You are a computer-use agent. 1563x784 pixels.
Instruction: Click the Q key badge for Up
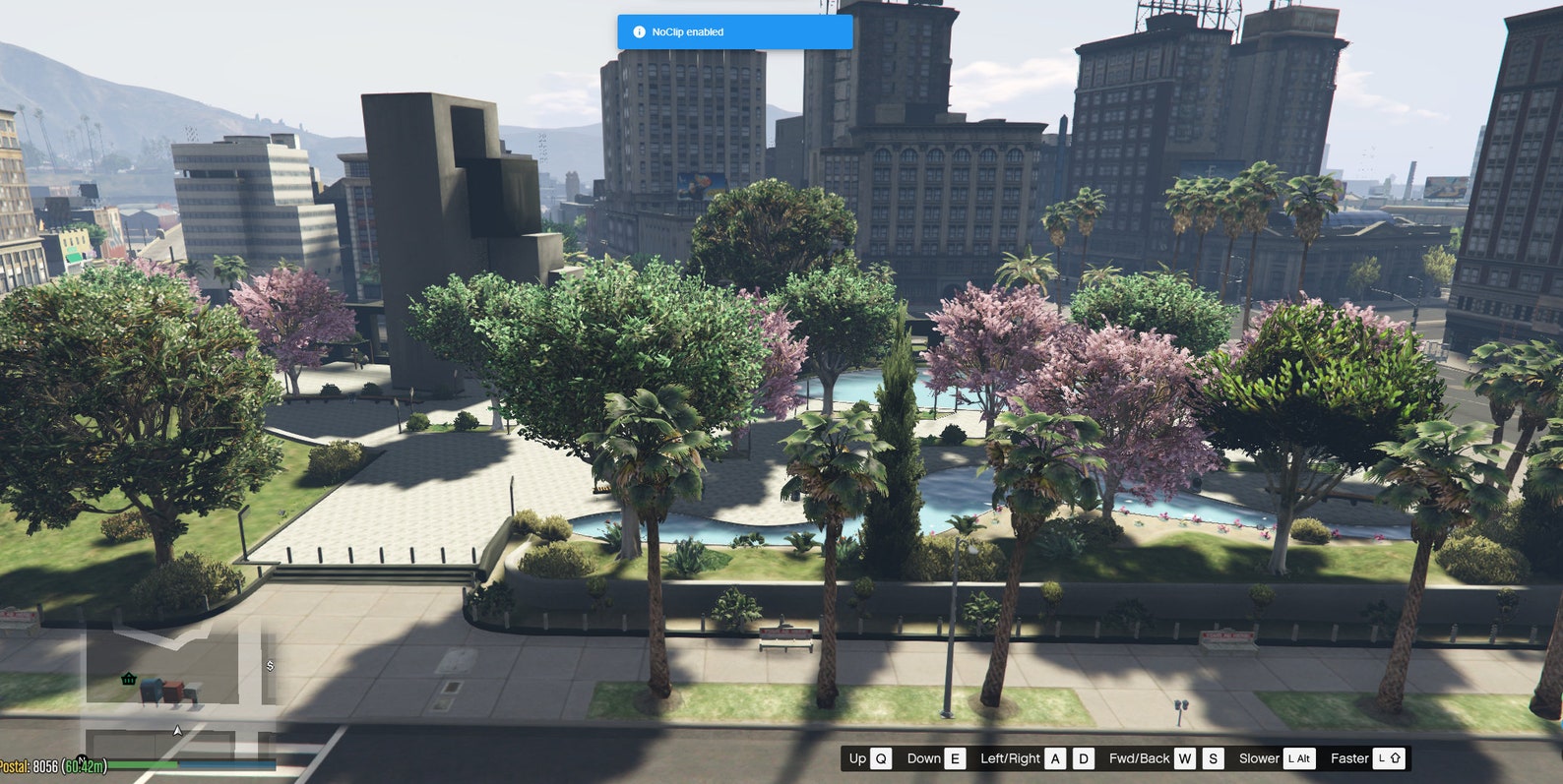(881, 758)
